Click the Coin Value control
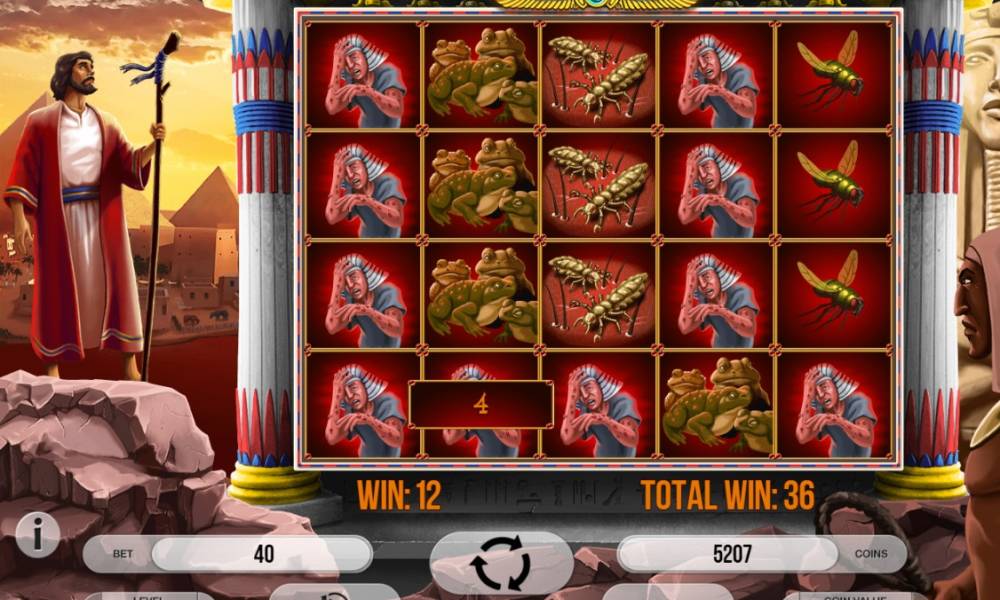This screenshot has width=1000, height=600. coord(855,595)
